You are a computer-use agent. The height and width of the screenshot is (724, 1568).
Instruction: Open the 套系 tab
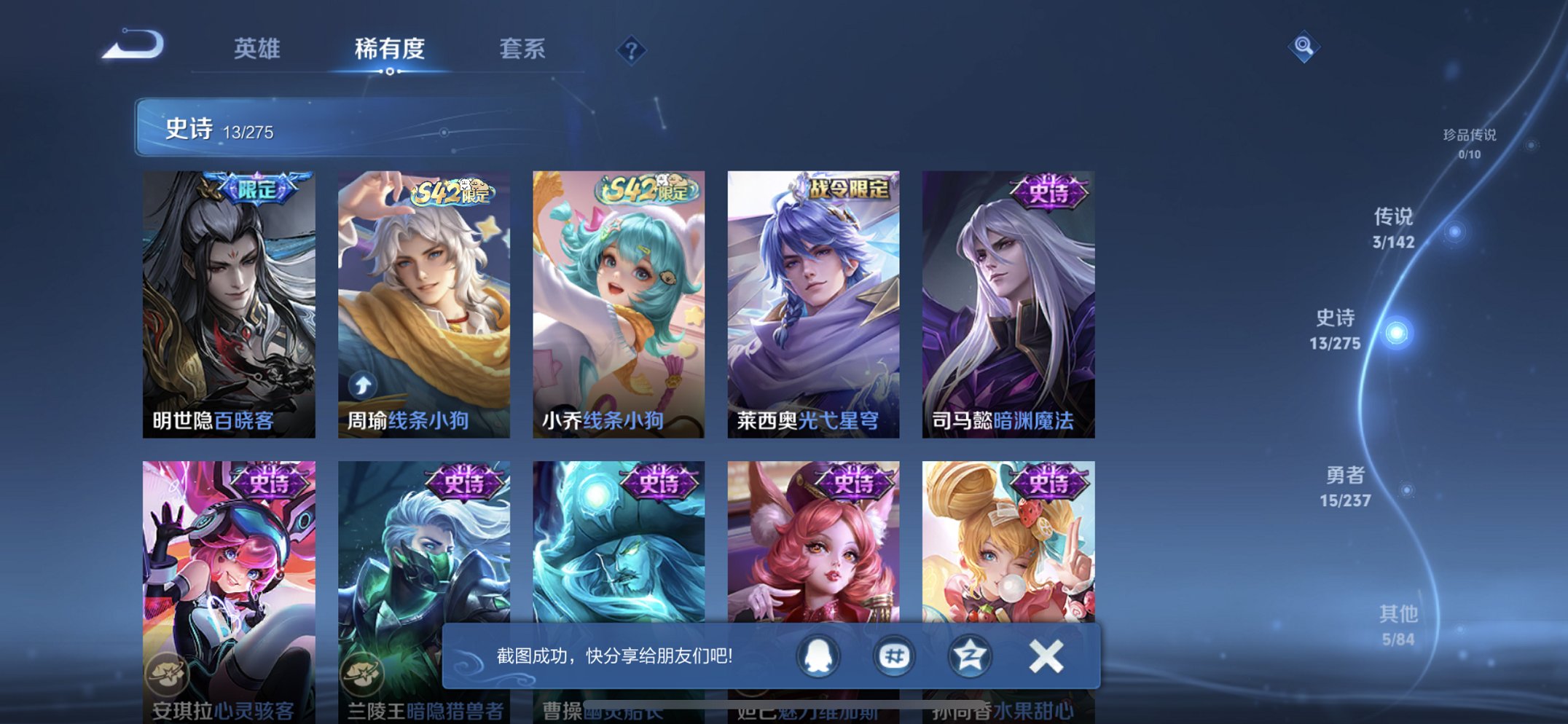[522, 48]
